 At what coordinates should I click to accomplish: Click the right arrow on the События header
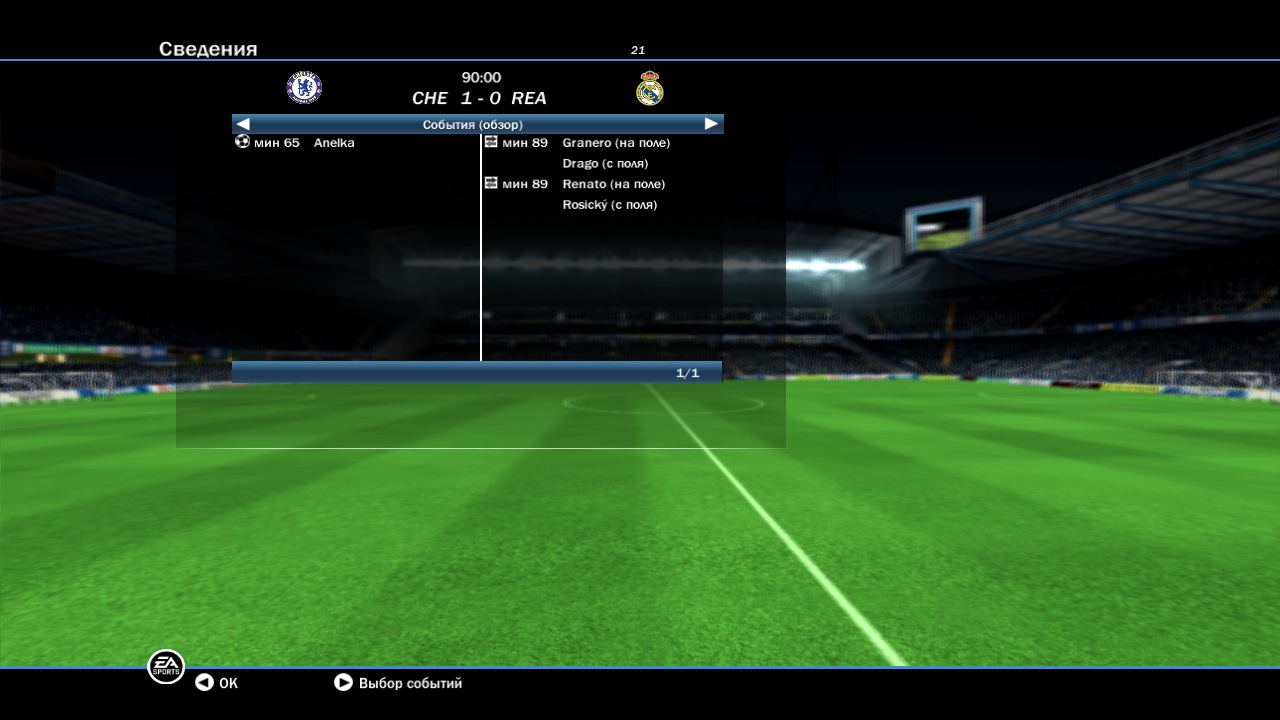tap(711, 124)
